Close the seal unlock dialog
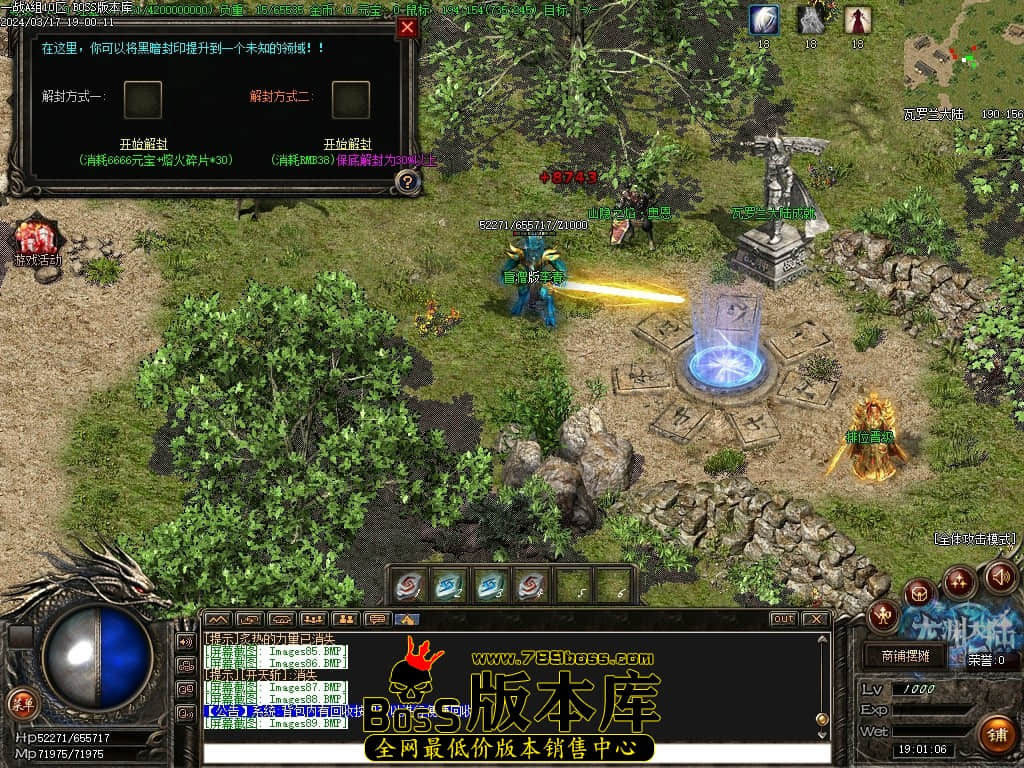 (407, 28)
